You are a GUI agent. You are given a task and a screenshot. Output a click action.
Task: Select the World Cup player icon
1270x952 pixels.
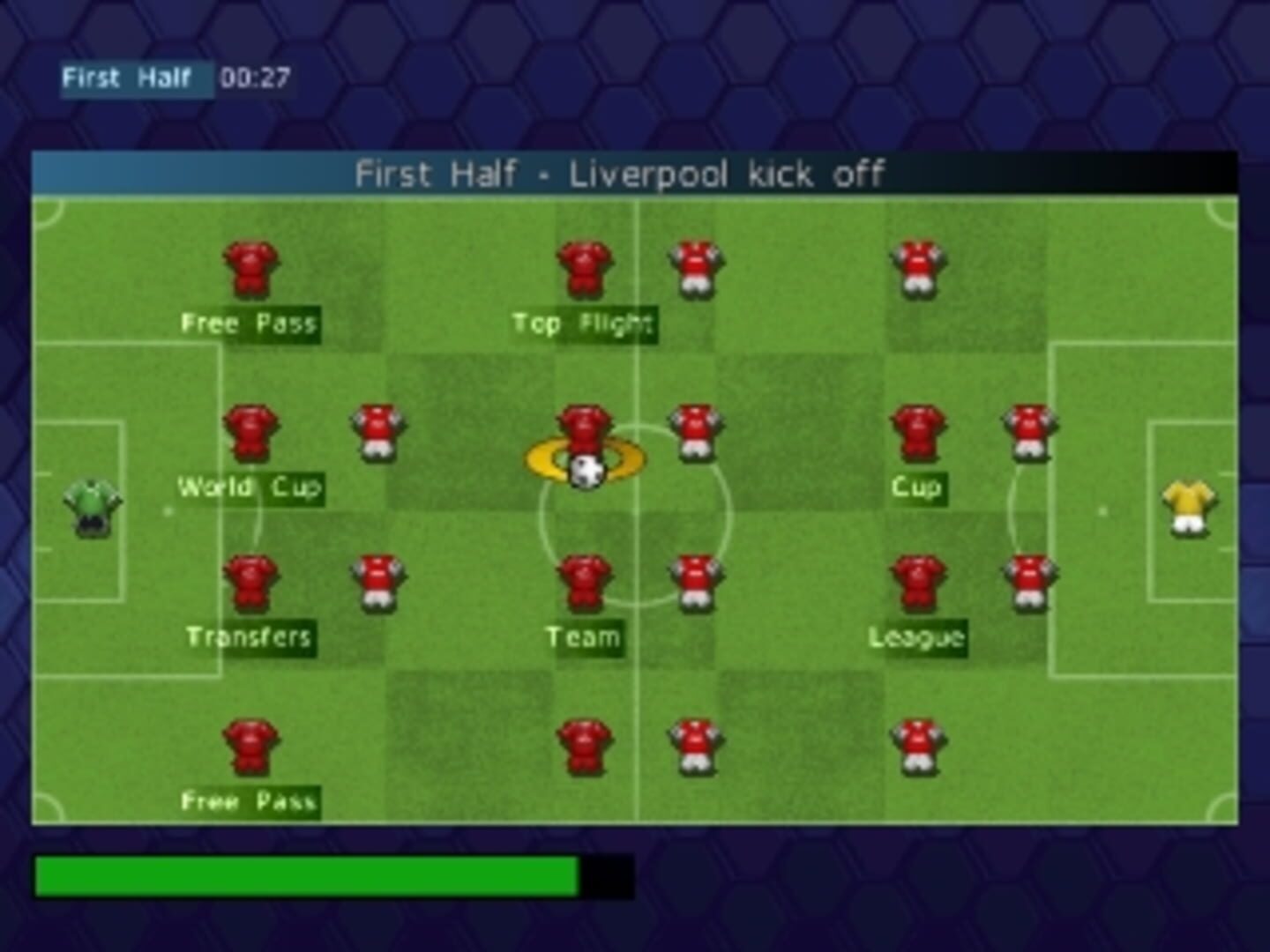pos(250,432)
